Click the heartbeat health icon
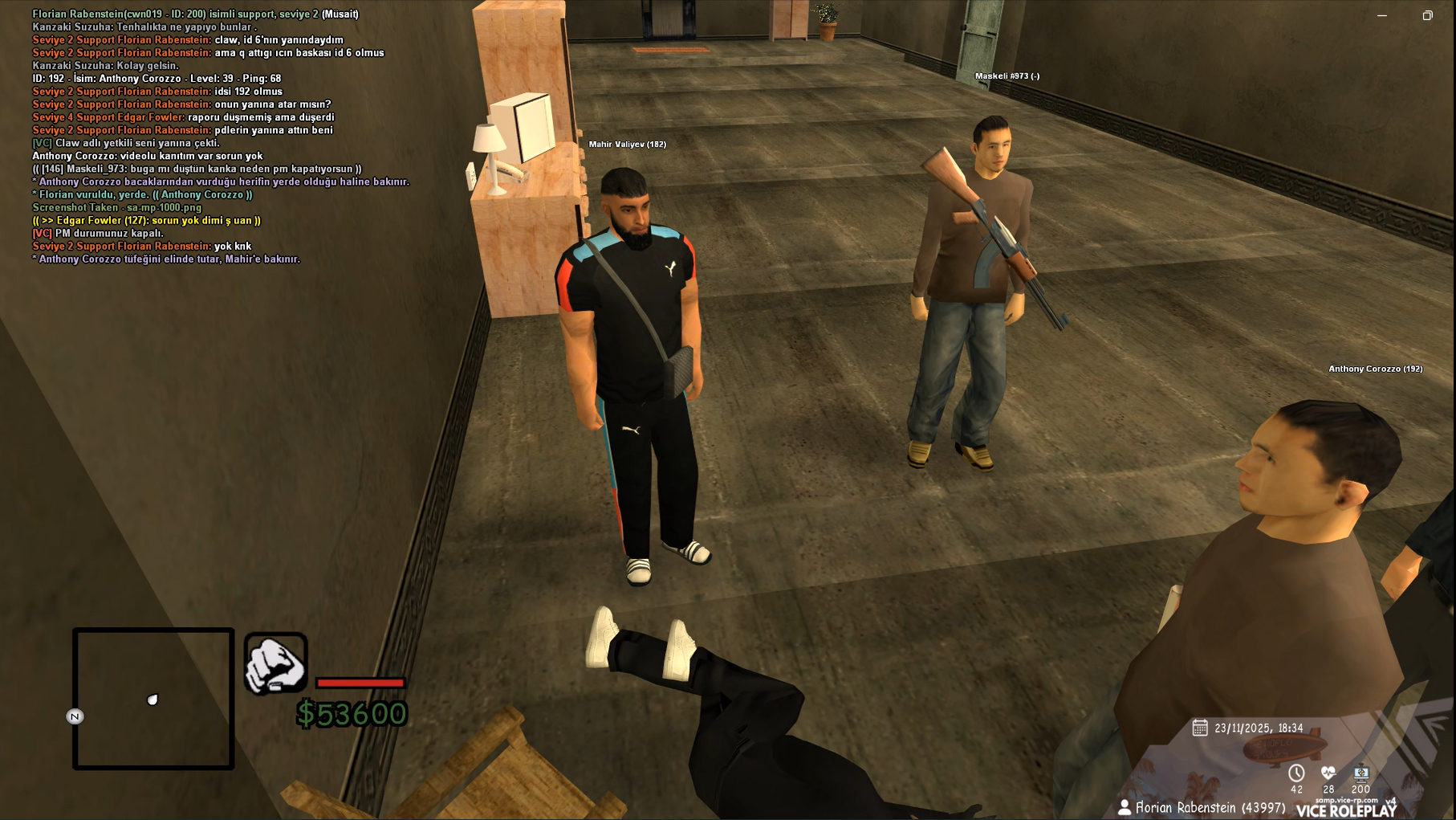The image size is (1456, 820). click(1328, 773)
